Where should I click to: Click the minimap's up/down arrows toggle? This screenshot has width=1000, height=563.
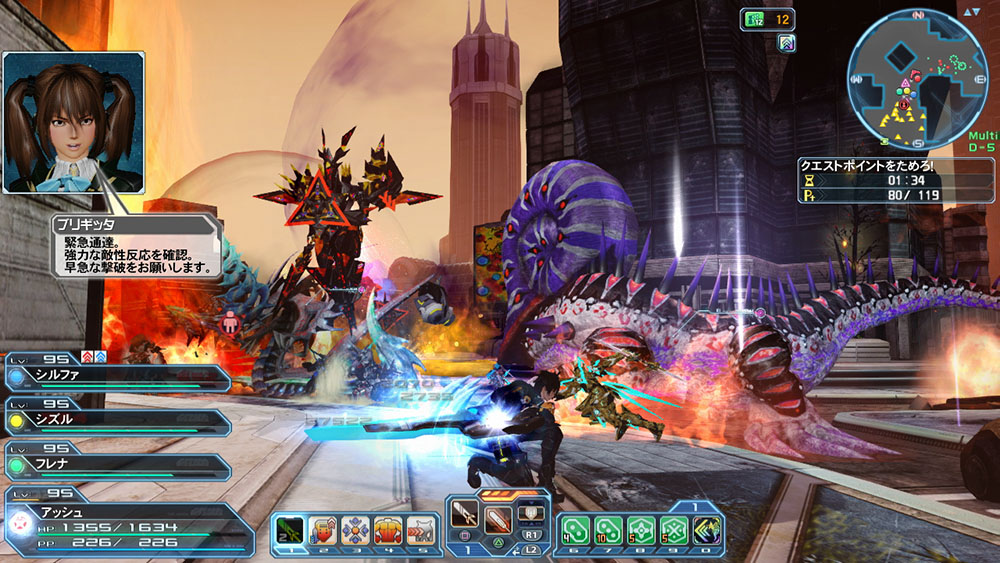[x=973, y=12]
